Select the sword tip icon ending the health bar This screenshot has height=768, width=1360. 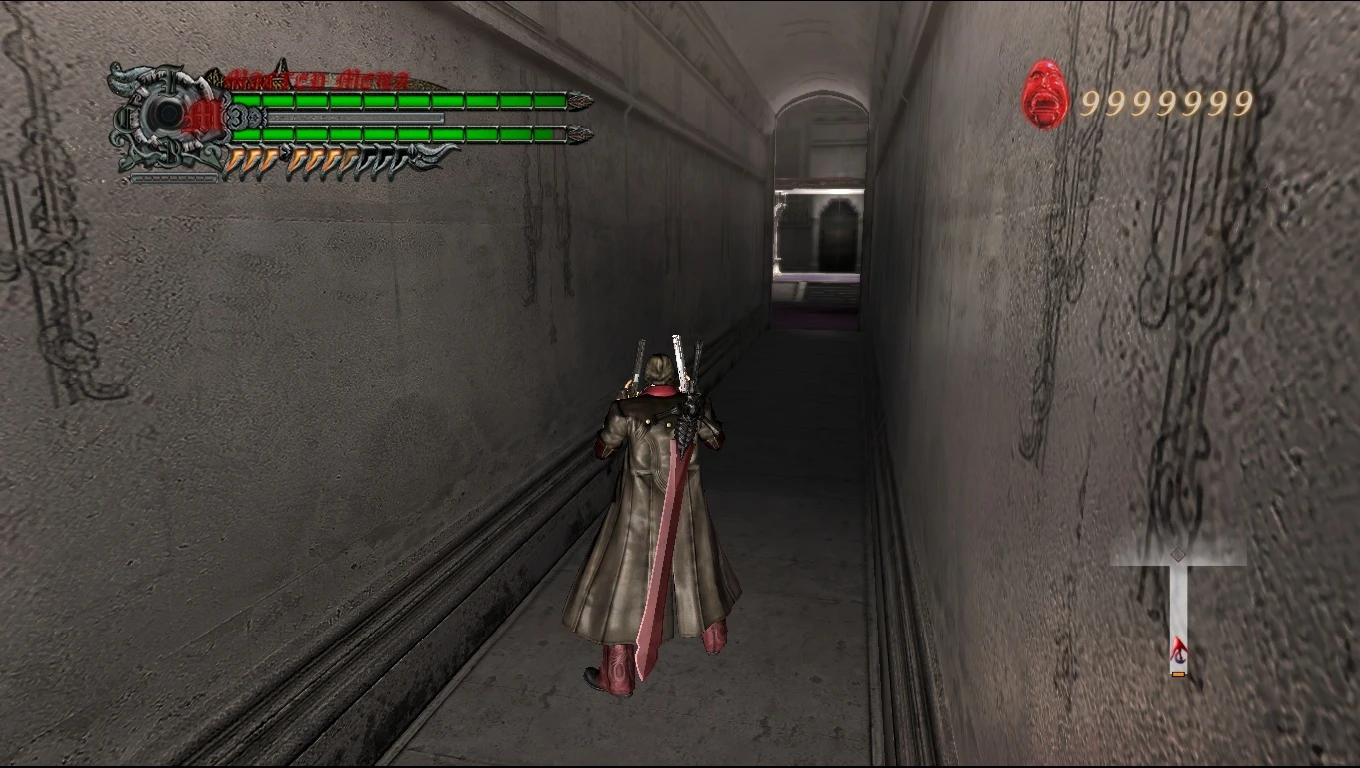(x=578, y=99)
